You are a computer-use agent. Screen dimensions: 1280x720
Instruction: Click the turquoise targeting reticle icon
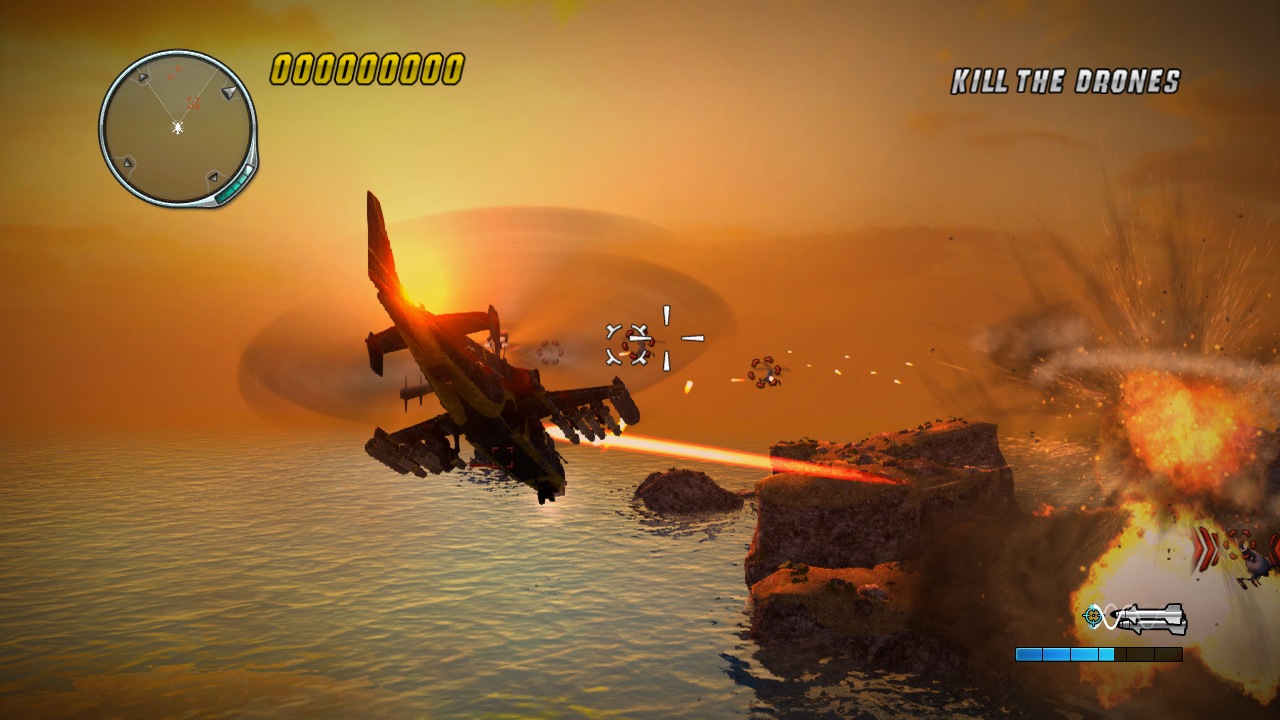coord(1093,615)
